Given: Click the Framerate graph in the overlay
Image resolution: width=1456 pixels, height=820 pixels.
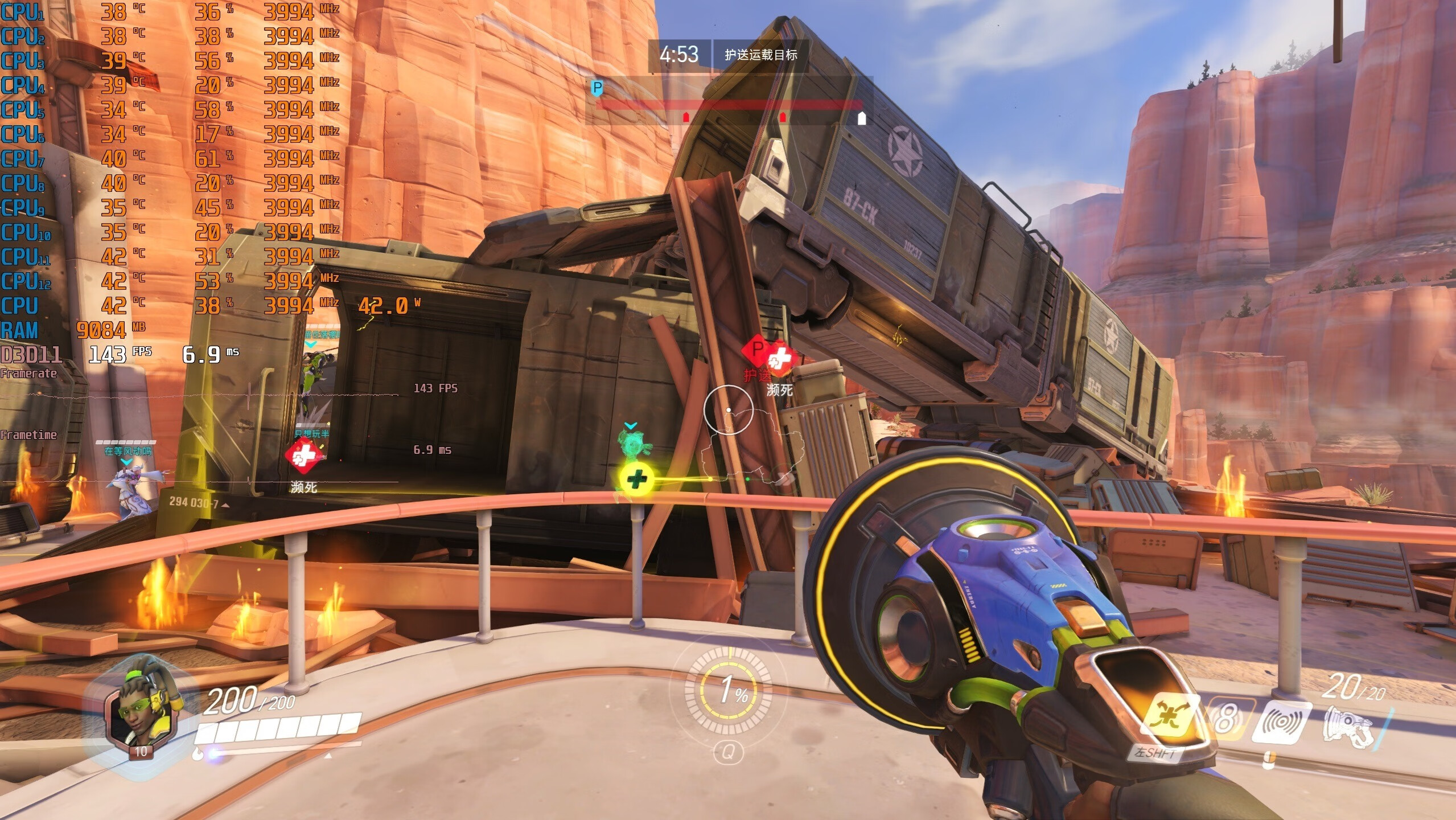Looking at the screenshot, I should 199,394.
